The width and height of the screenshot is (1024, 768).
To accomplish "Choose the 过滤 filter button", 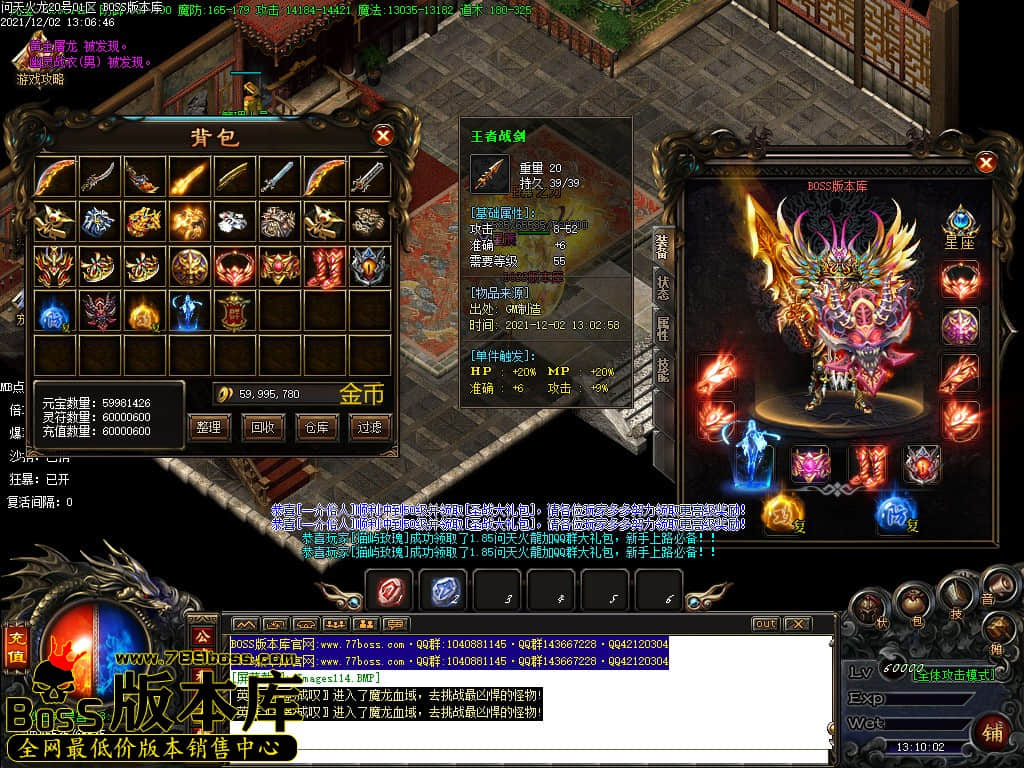I will 369,427.
